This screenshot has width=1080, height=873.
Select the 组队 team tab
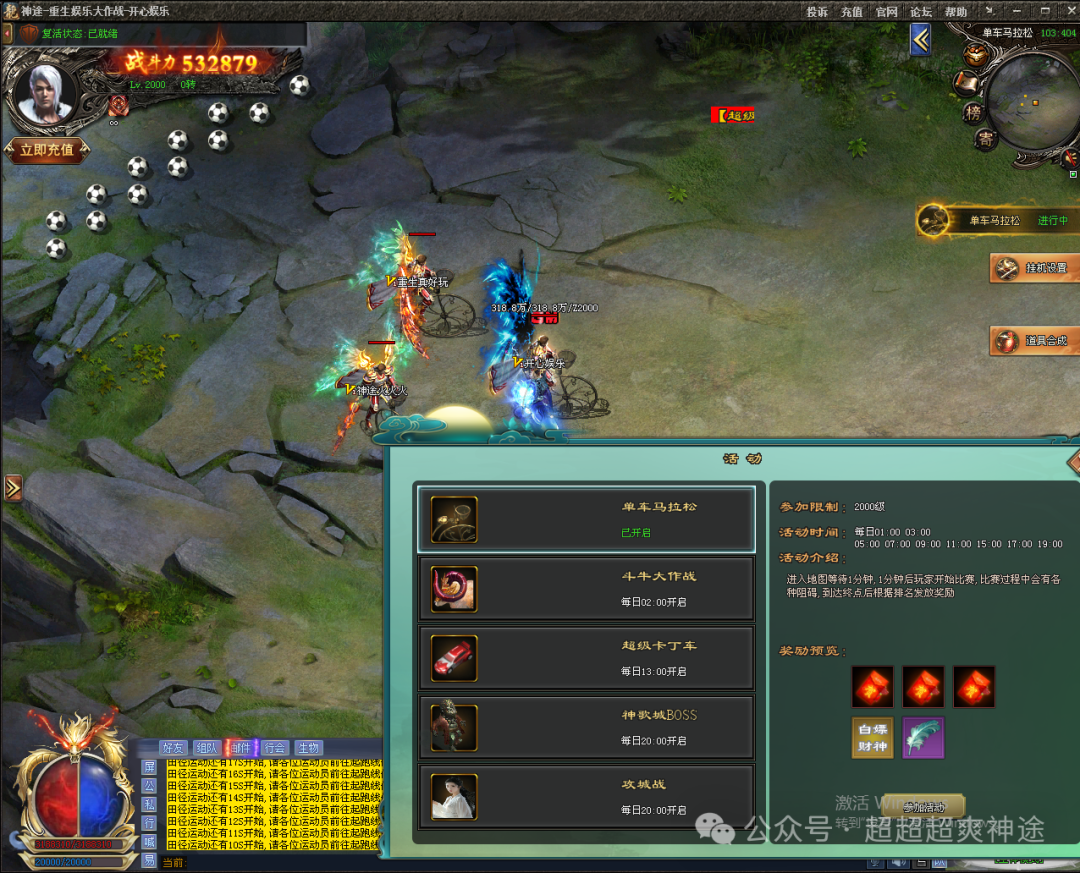tap(207, 748)
